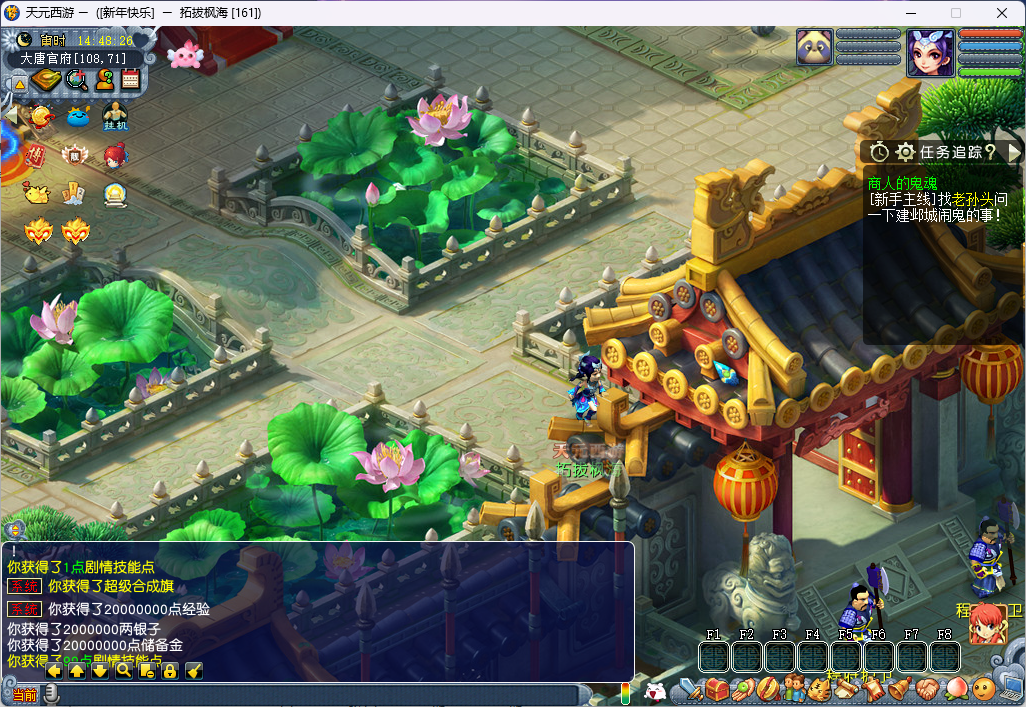
Task: Click the 挂机 auto-battle icon
Action: click(115, 116)
